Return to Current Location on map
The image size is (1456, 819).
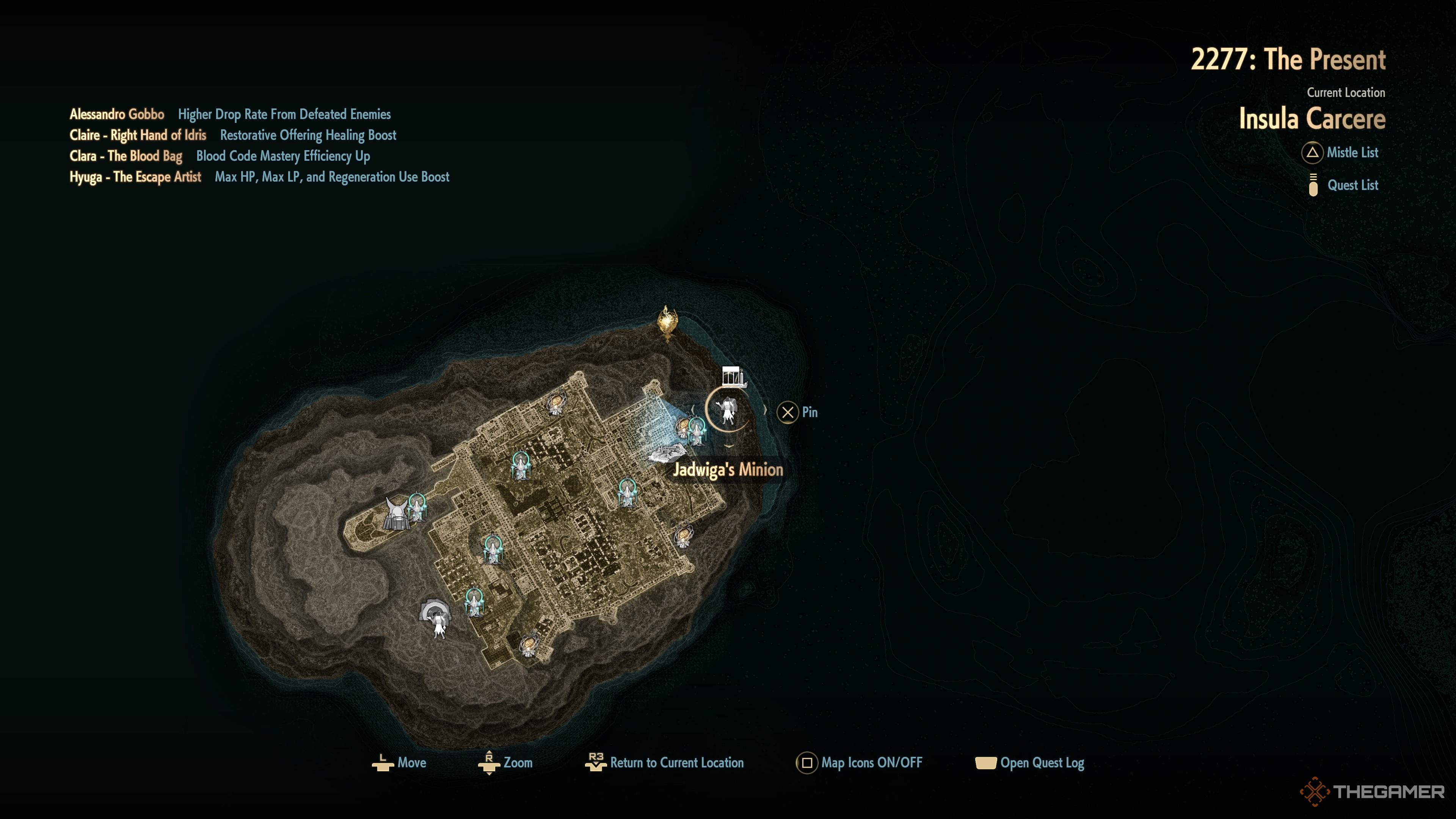click(x=665, y=763)
